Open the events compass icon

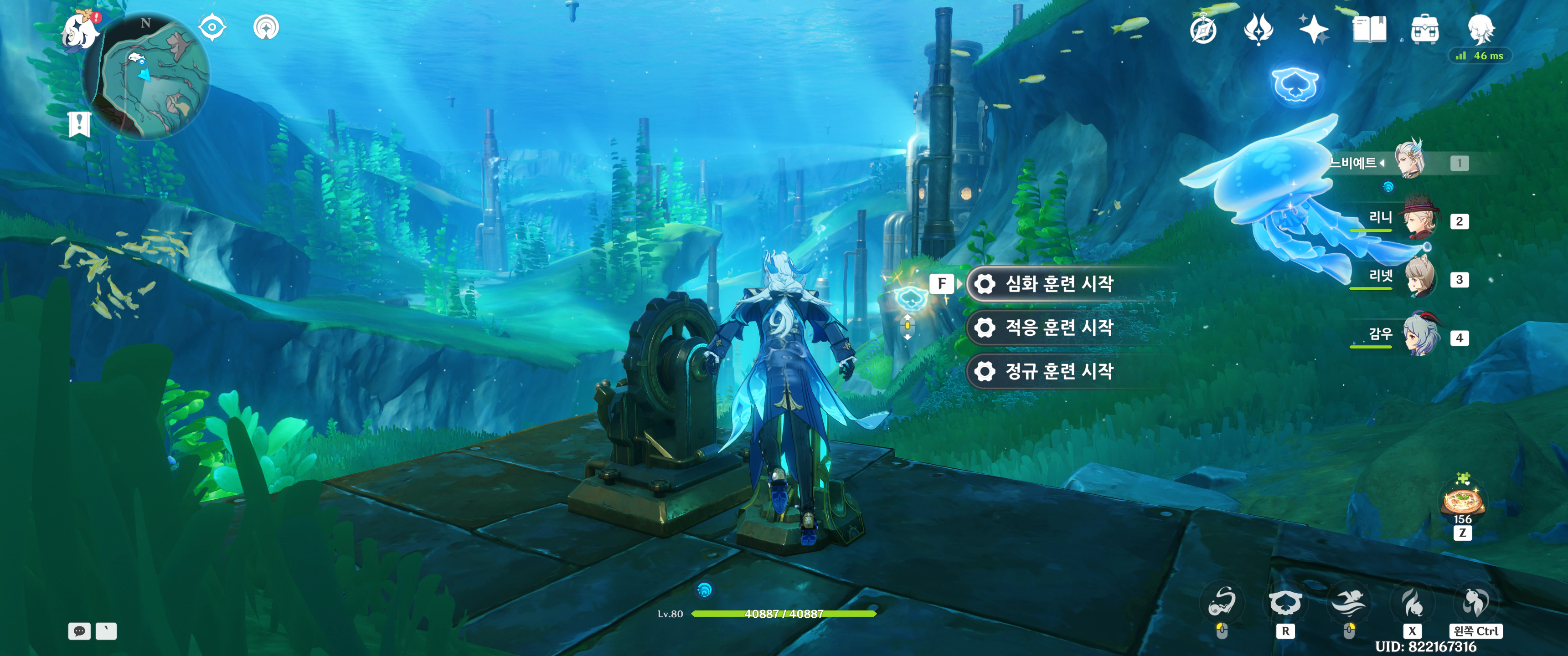coord(1203,29)
